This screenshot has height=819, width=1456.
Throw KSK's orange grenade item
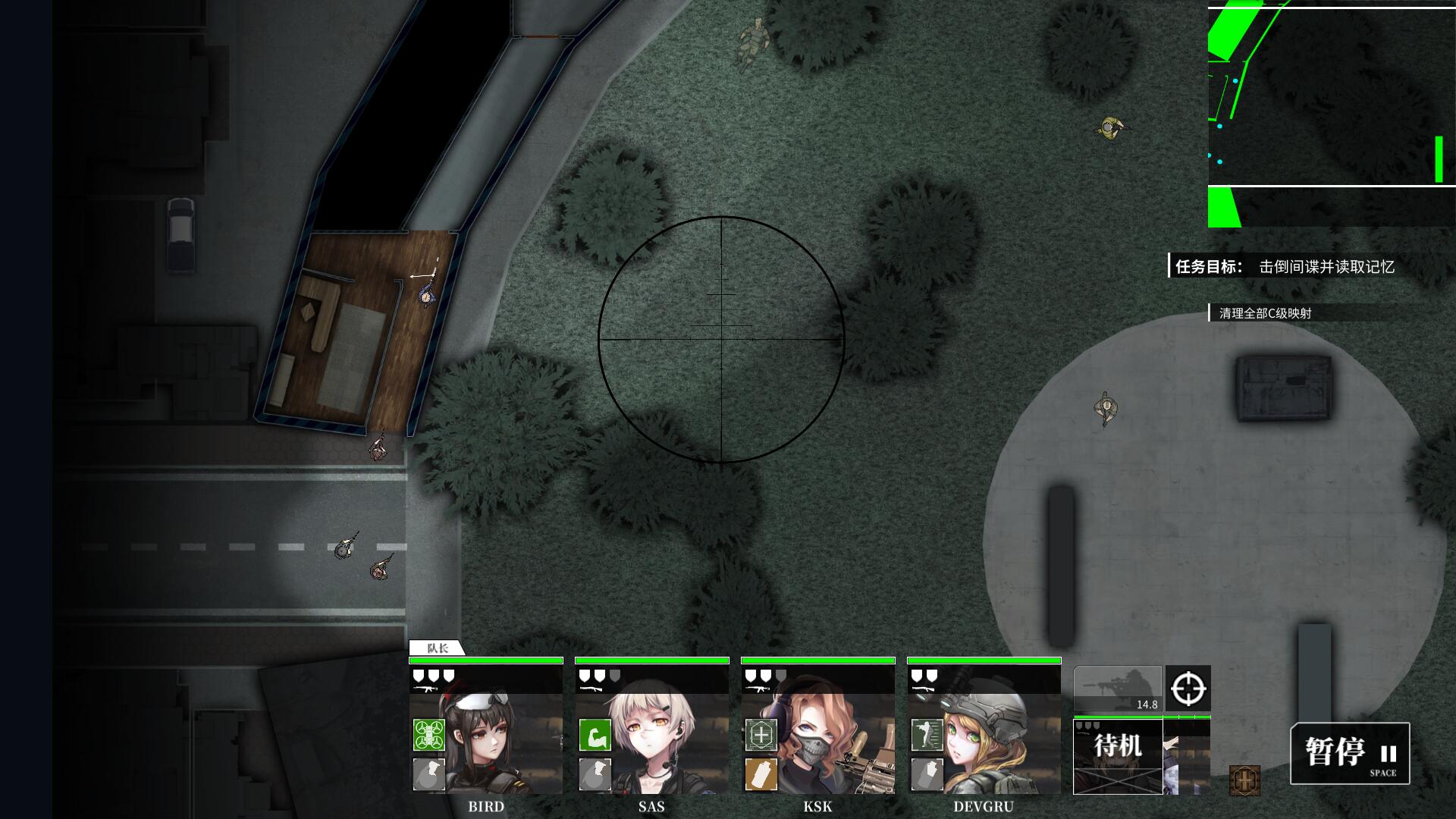click(761, 774)
